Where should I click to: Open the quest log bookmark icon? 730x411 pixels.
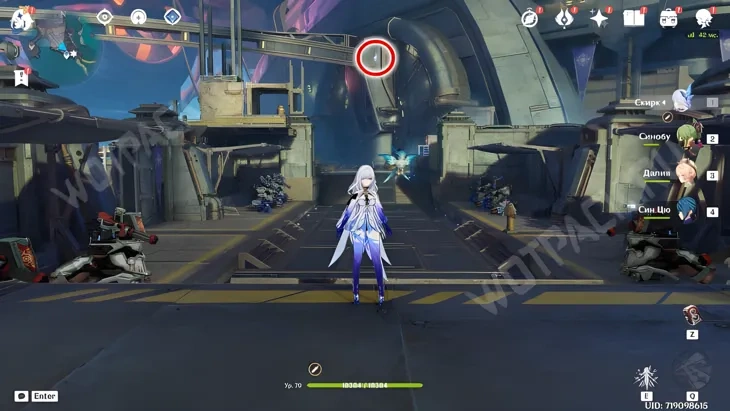click(21, 77)
